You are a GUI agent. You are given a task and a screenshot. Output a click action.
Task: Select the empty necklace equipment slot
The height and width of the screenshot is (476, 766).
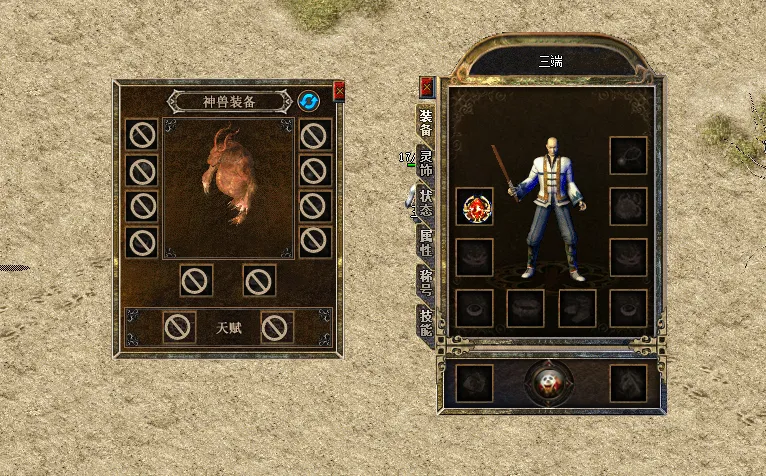628,155
